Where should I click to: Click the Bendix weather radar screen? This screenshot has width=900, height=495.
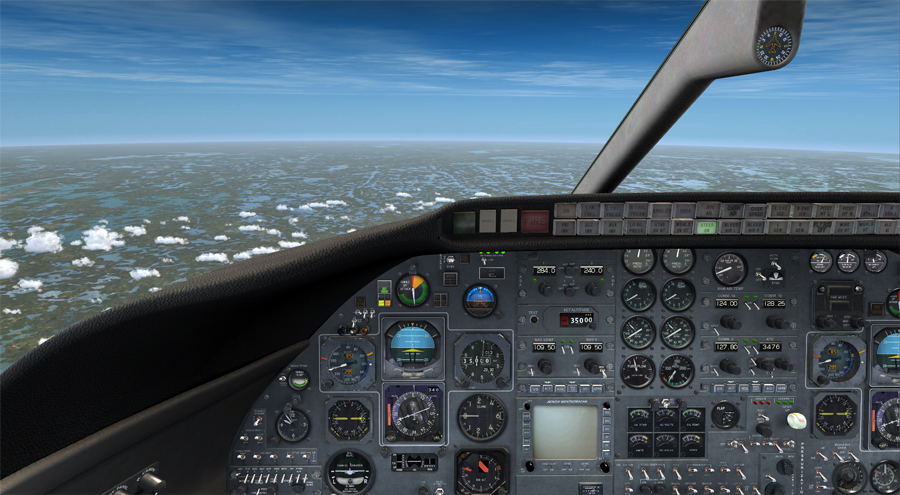point(565,432)
